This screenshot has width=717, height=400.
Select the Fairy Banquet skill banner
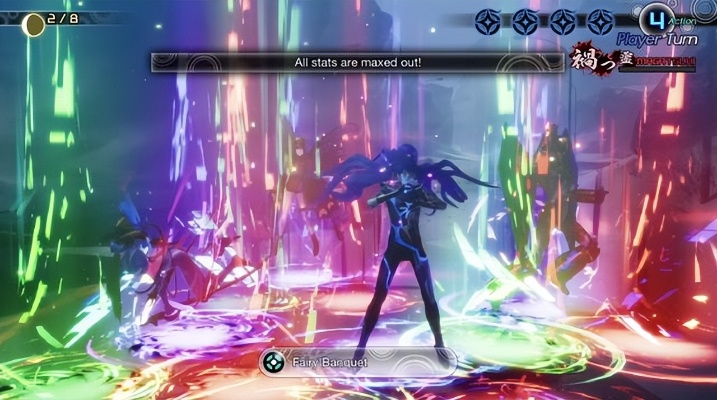click(357, 362)
